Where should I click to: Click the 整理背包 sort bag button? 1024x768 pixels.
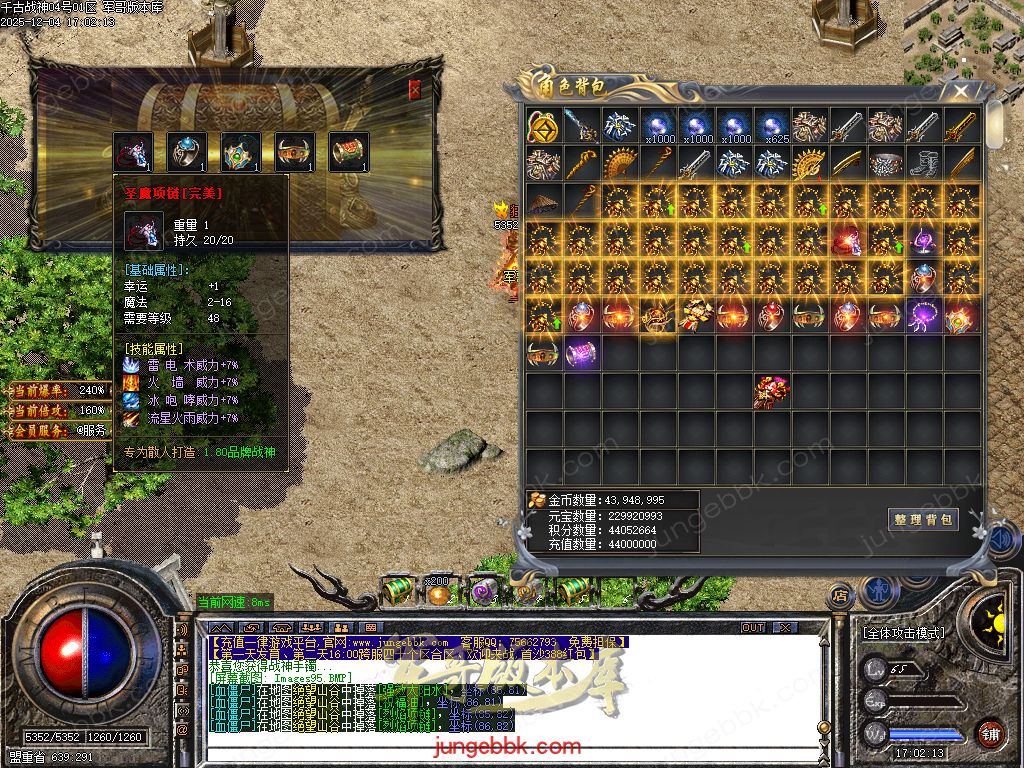[923, 519]
